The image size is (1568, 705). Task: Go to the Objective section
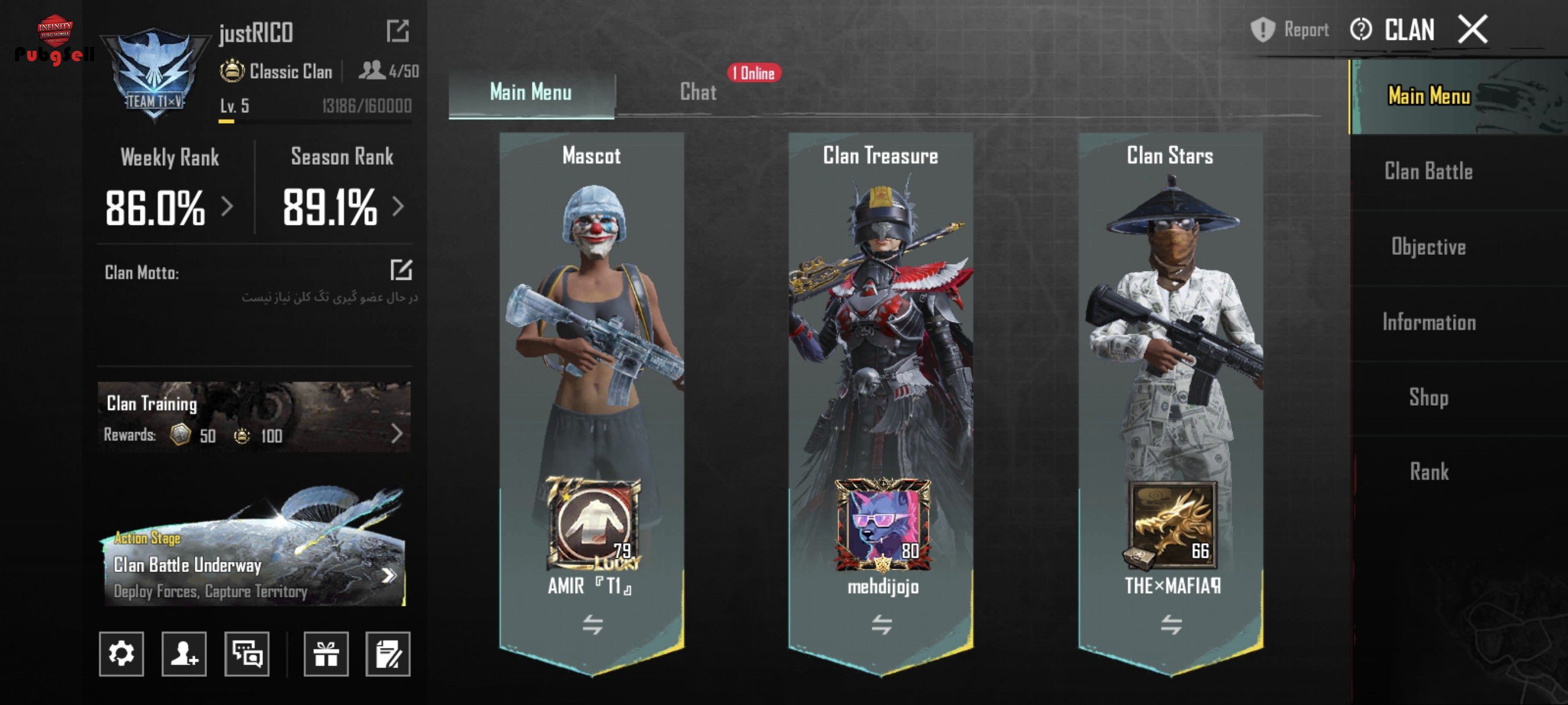click(x=1428, y=247)
